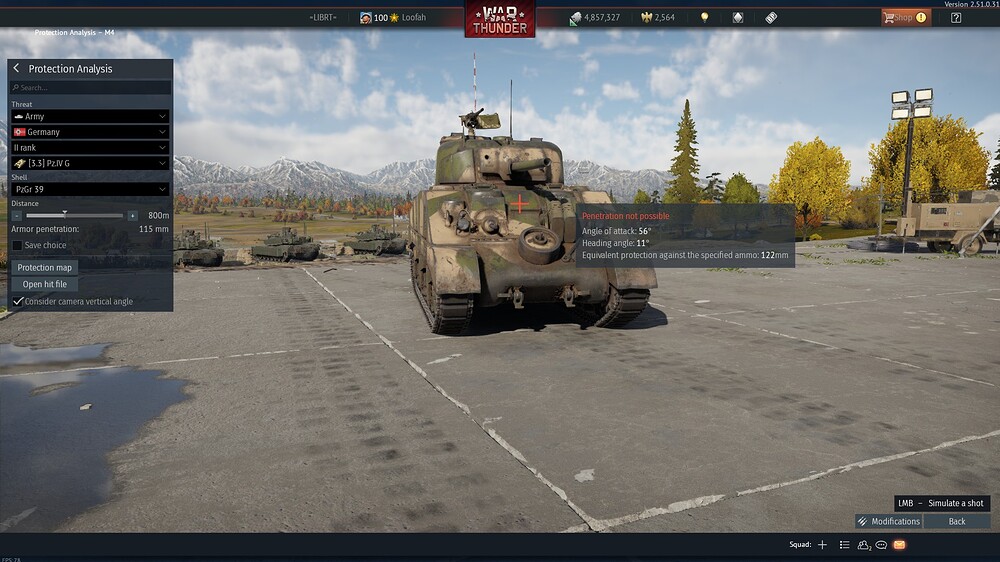Choose a shell from the PzGr 39 dropdown
The height and width of the screenshot is (562, 1000).
89,189
